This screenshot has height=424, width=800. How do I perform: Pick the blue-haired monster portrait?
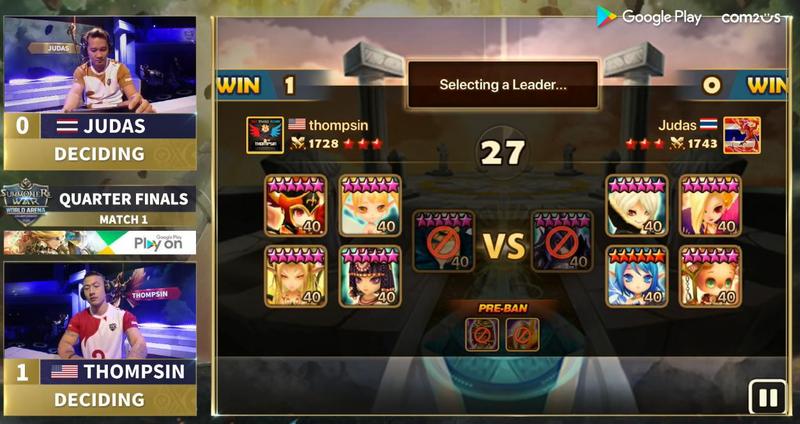tap(637, 276)
